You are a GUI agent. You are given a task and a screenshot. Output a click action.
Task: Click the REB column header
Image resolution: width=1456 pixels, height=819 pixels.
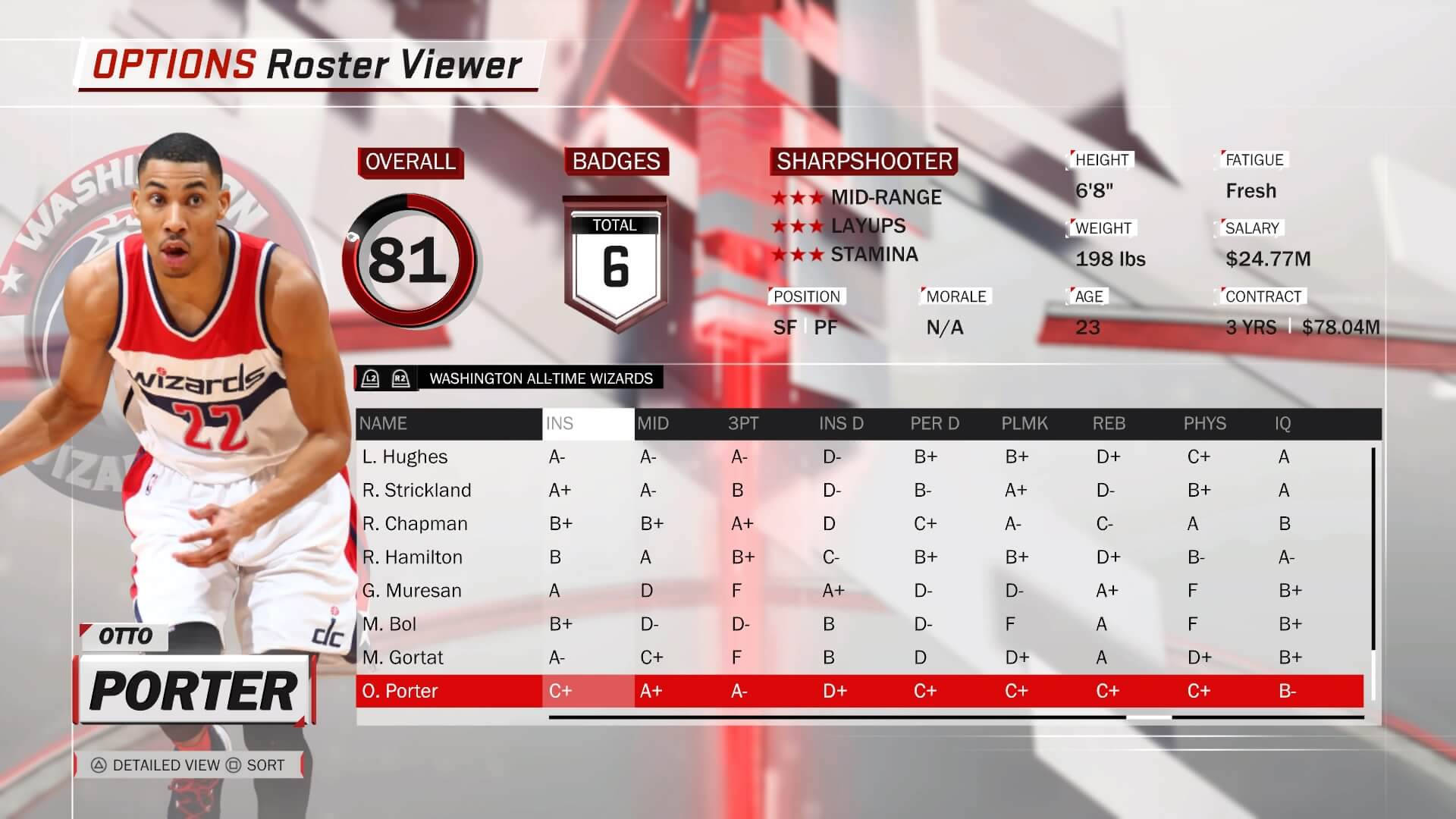[x=1109, y=423]
